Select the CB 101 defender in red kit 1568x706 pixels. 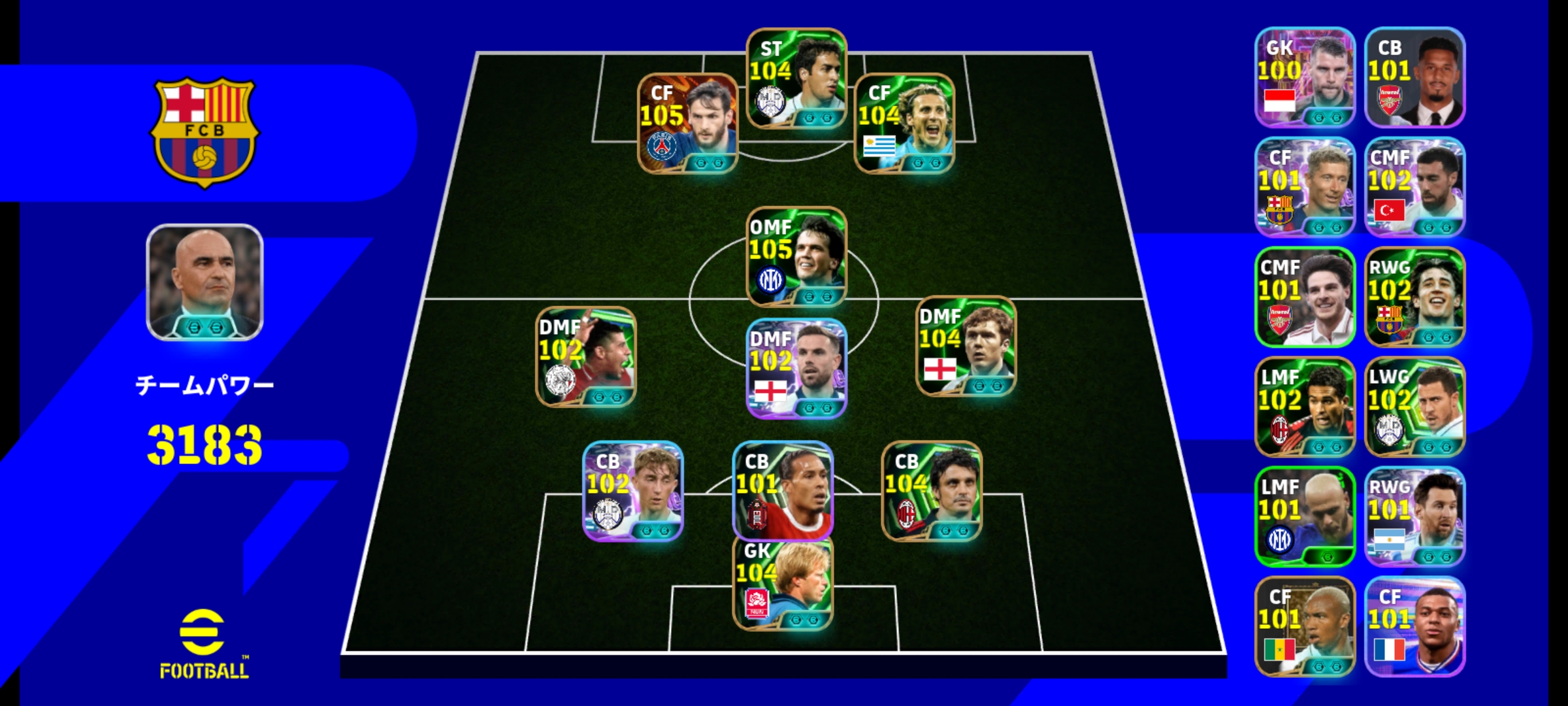pos(783,491)
